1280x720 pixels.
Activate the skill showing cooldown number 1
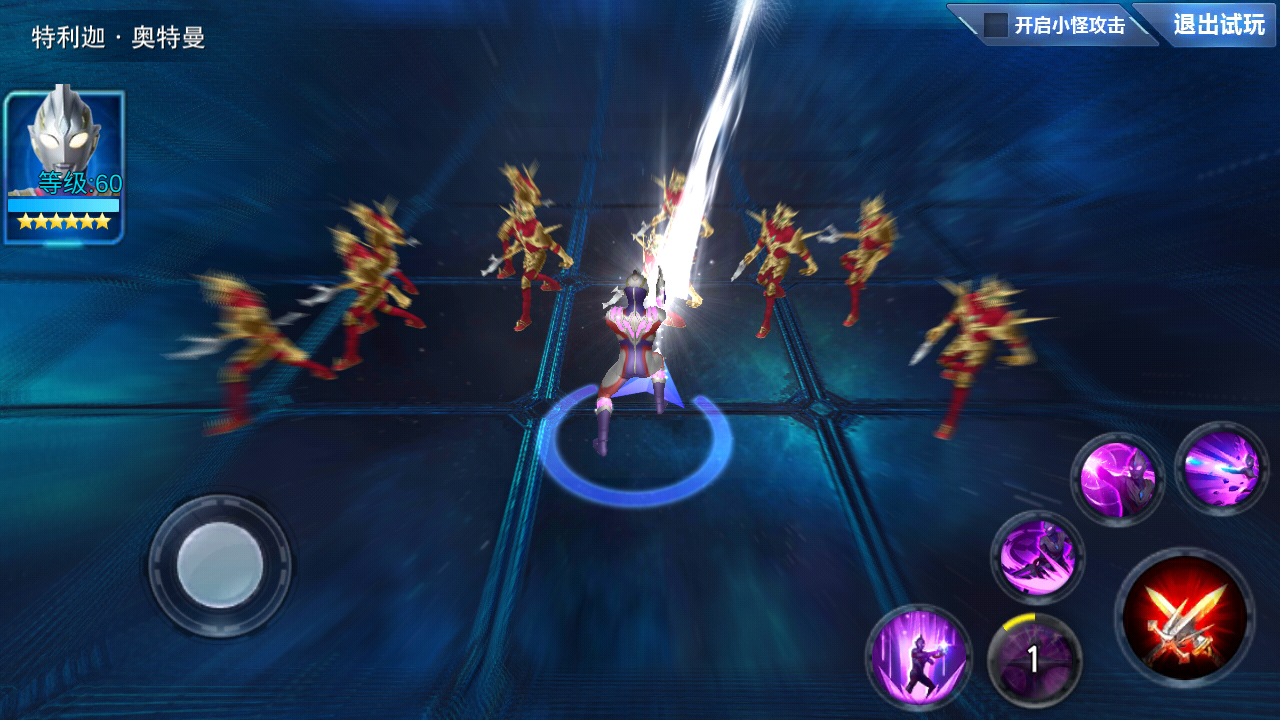click(1034, 660)
